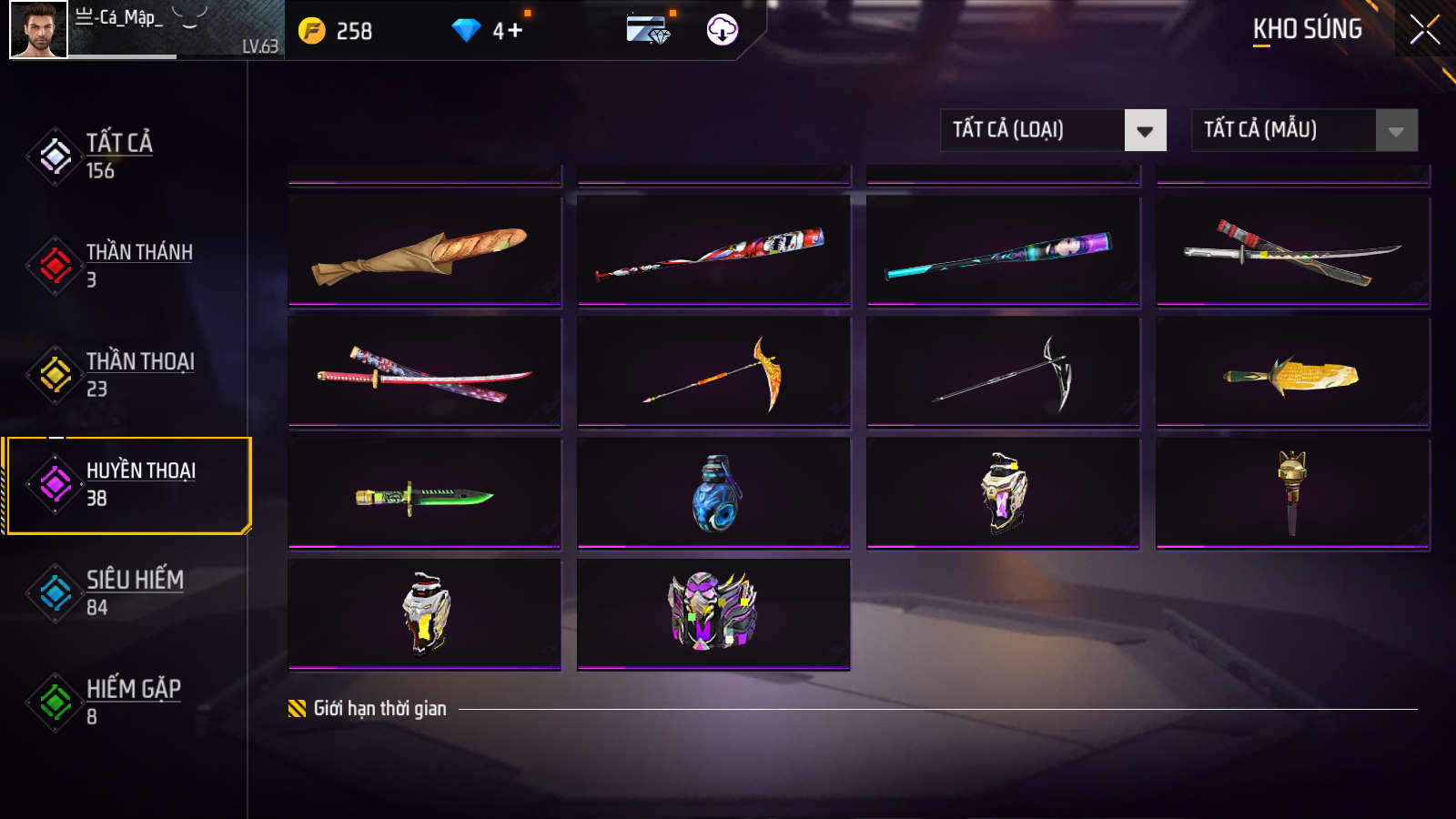Select the baguette bread melee skin
This screenshot has height=819, width=1456.
tap(424, 251)
